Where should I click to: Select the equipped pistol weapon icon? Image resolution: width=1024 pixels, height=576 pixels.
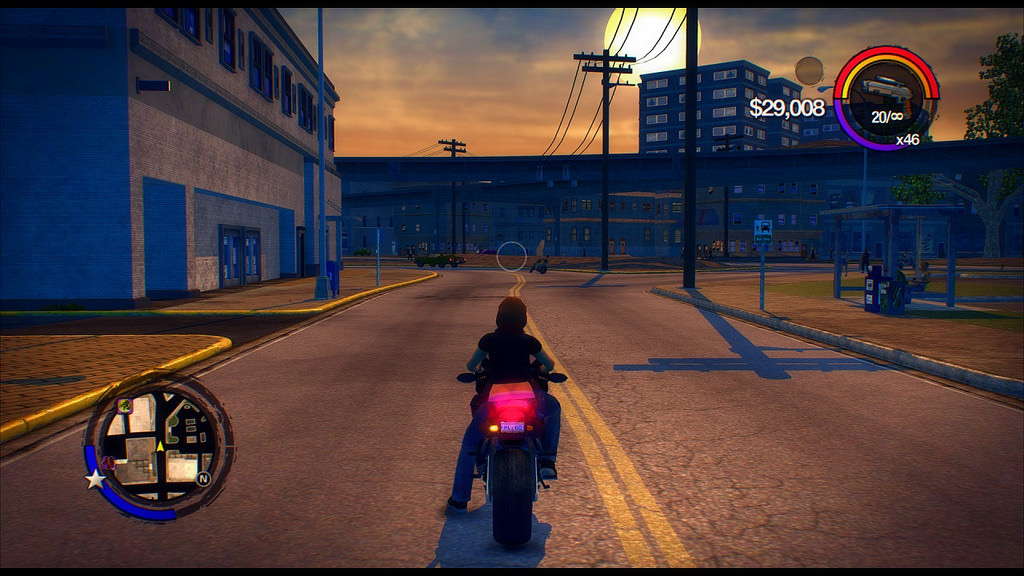pos(887,91)
